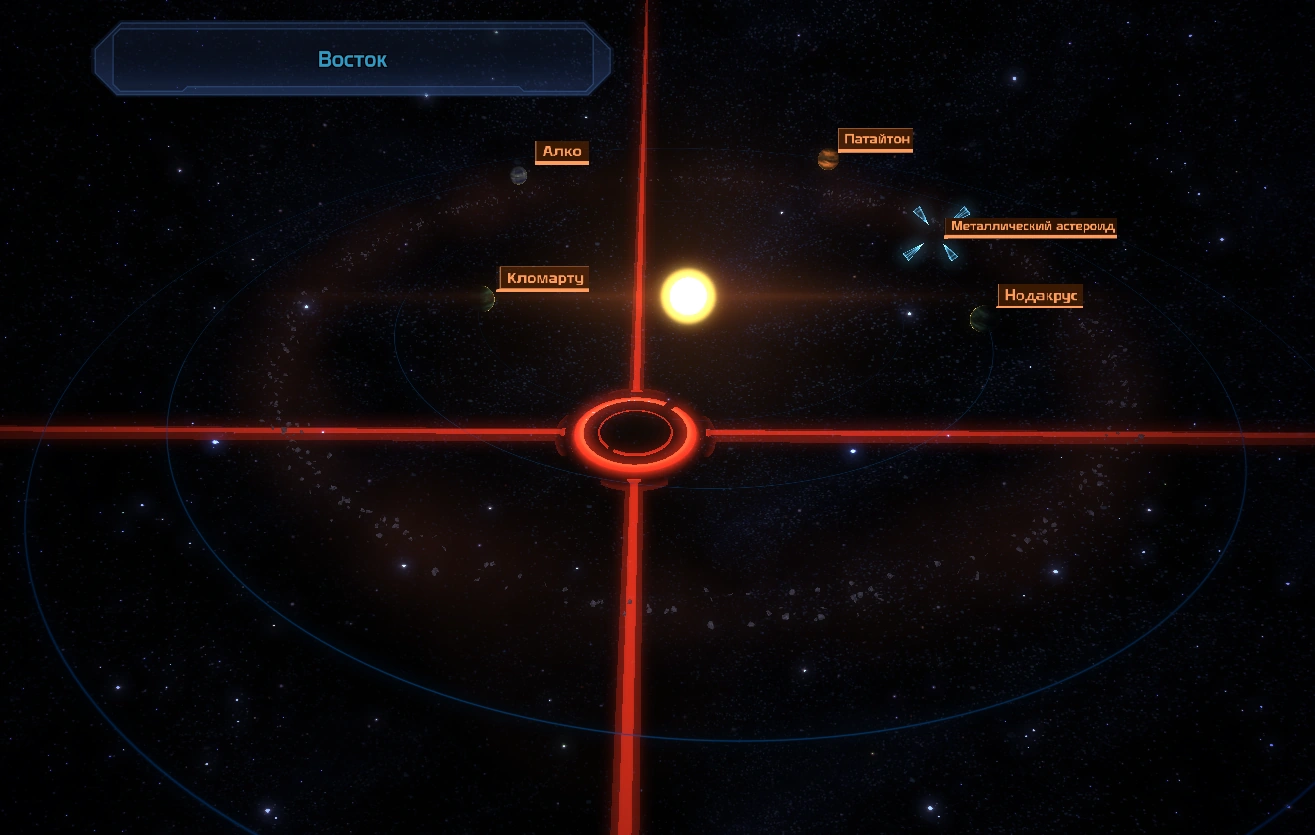Select the Алко planet label
The width and height of the screenshot is (1315, 835).
click(x=562, y=152)
